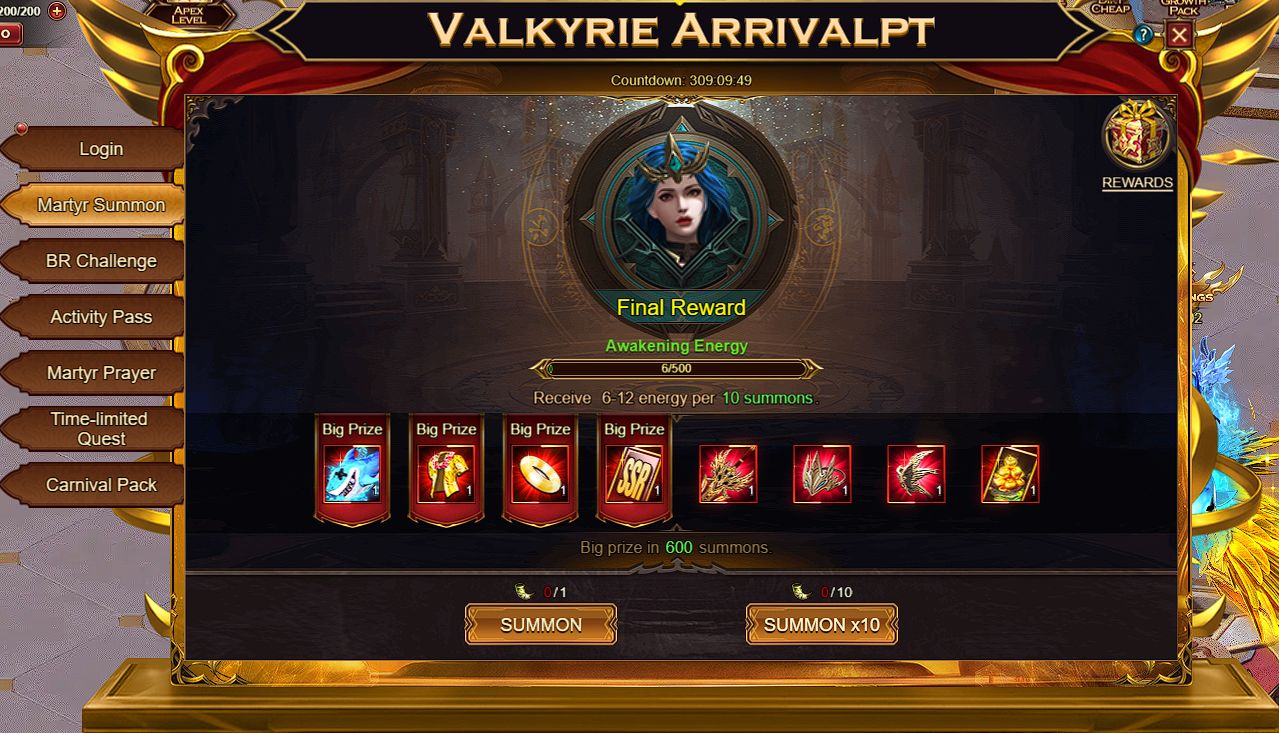Go to the Activity Pass tab
The width and height of the screenshot is (1279, 733).
(100, 317)
